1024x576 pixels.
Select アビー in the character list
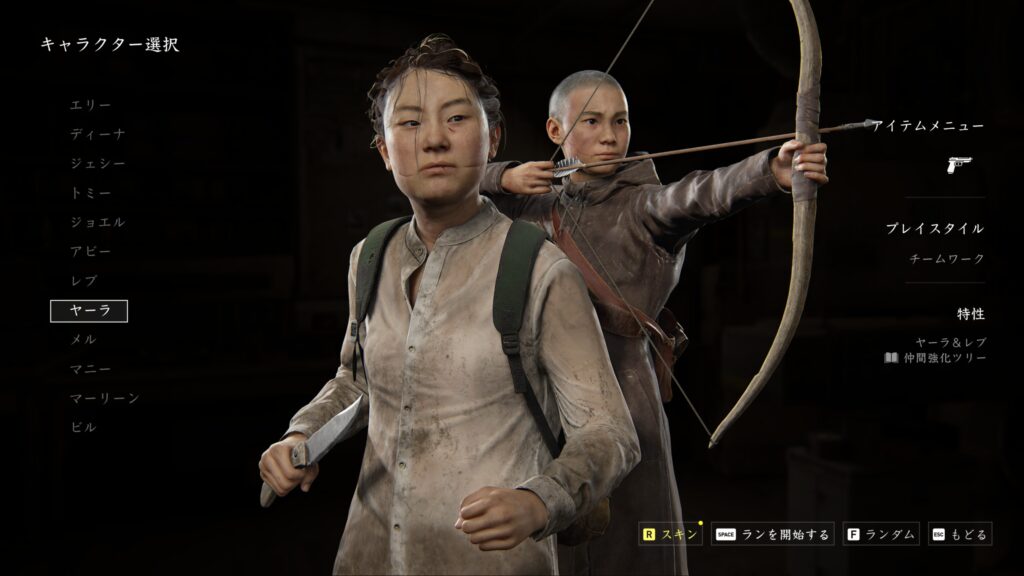[x=90, y=251]
